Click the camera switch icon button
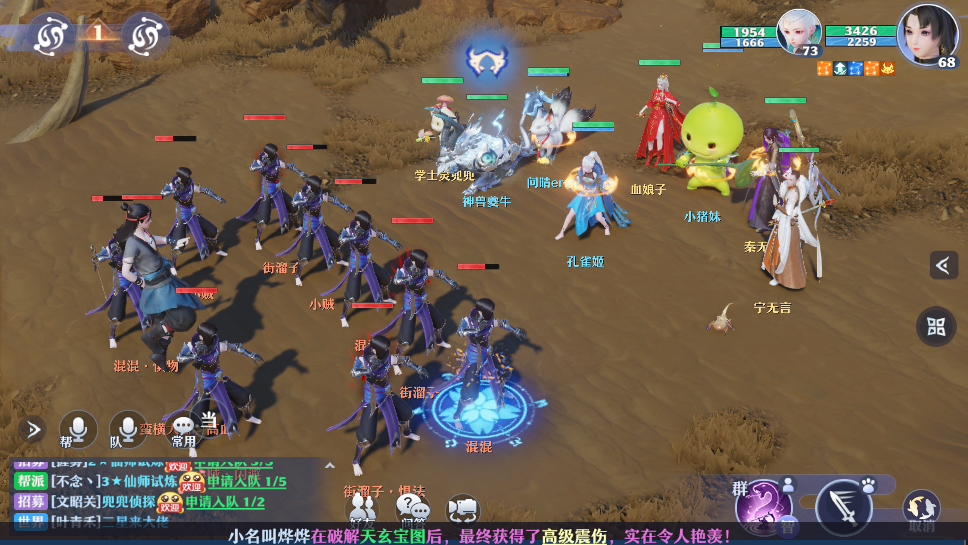Image resolution: width=968 pixels, height=545 pixels. pyautogui.click(x=463, y=511)
